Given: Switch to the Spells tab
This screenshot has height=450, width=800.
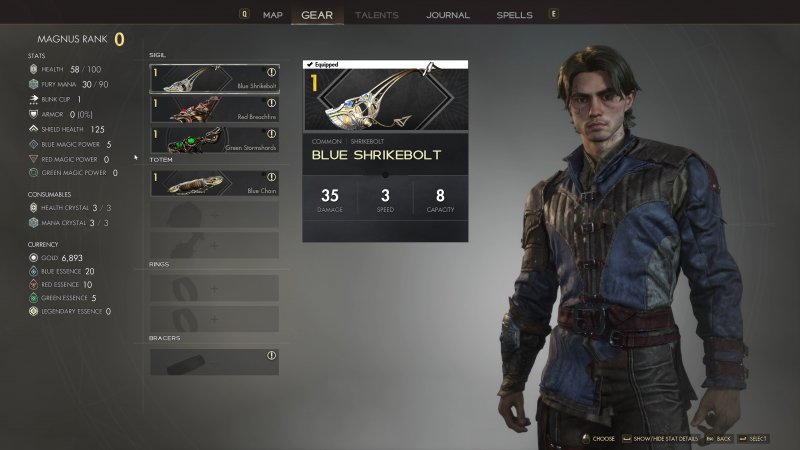Looking at the screenshot, I should click(x=514, y=15).
